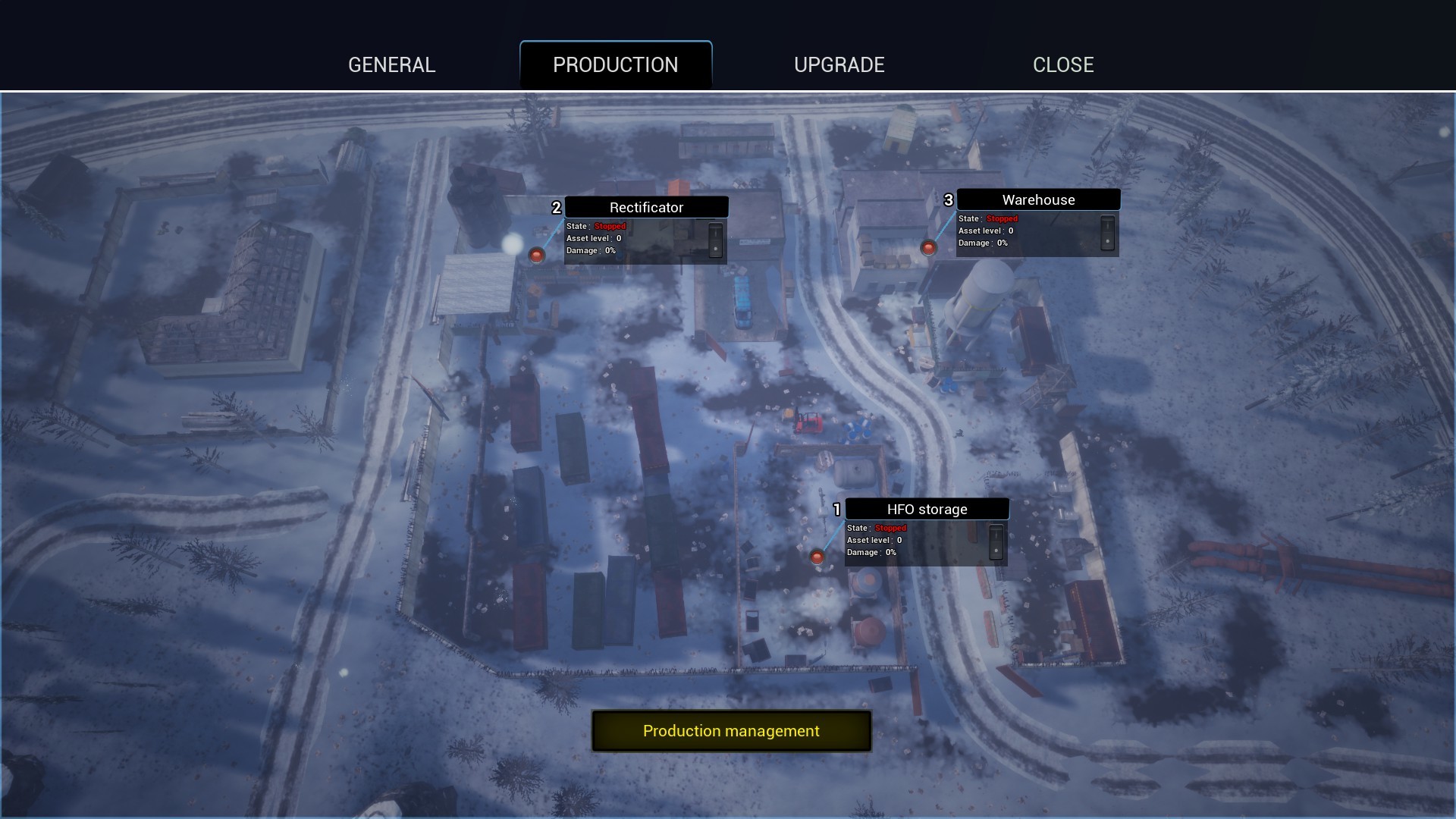Select the number 1 badge beside HFO storage
This screenshot has width=1456, height=819.
(x=836, y=509)
